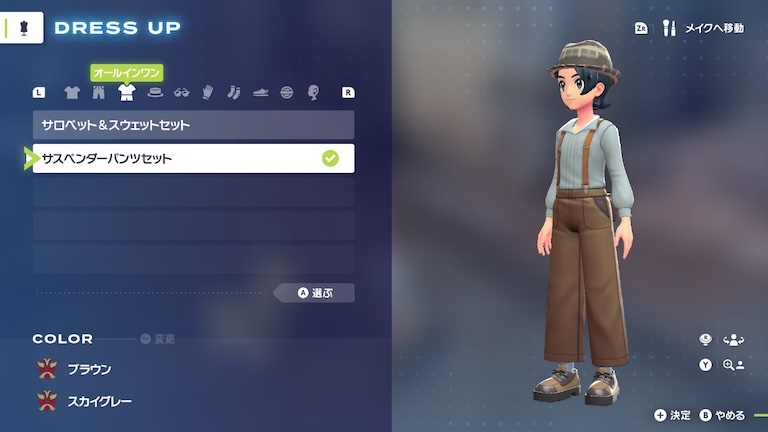Image resolution: width=768 pixels, height=432 pixels.
Task: Switch to the tops shirt category
Action: 72,93
